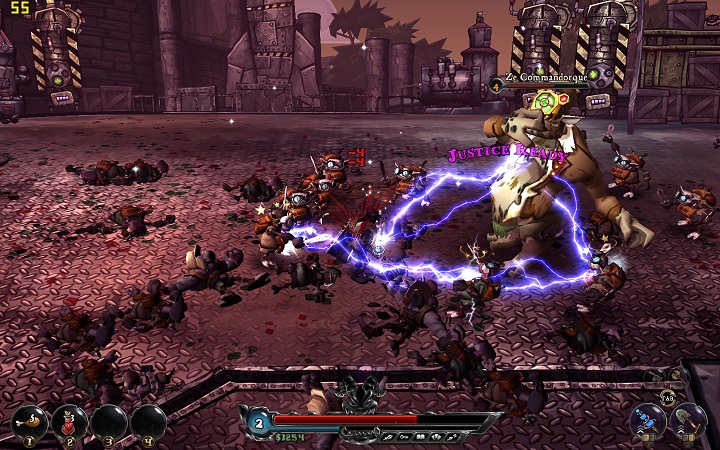The width and height of the screenshot is (720, 450).
Task: Select the blue lightning rod weapon
Action: coord(648,420)
